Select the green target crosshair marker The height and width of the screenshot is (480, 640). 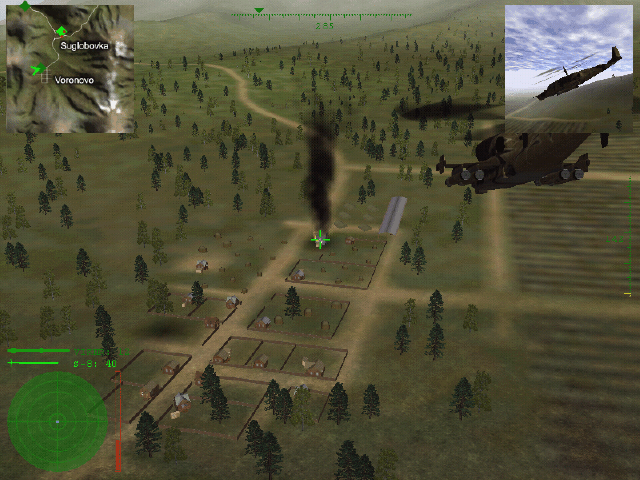(x=320, y=239)
